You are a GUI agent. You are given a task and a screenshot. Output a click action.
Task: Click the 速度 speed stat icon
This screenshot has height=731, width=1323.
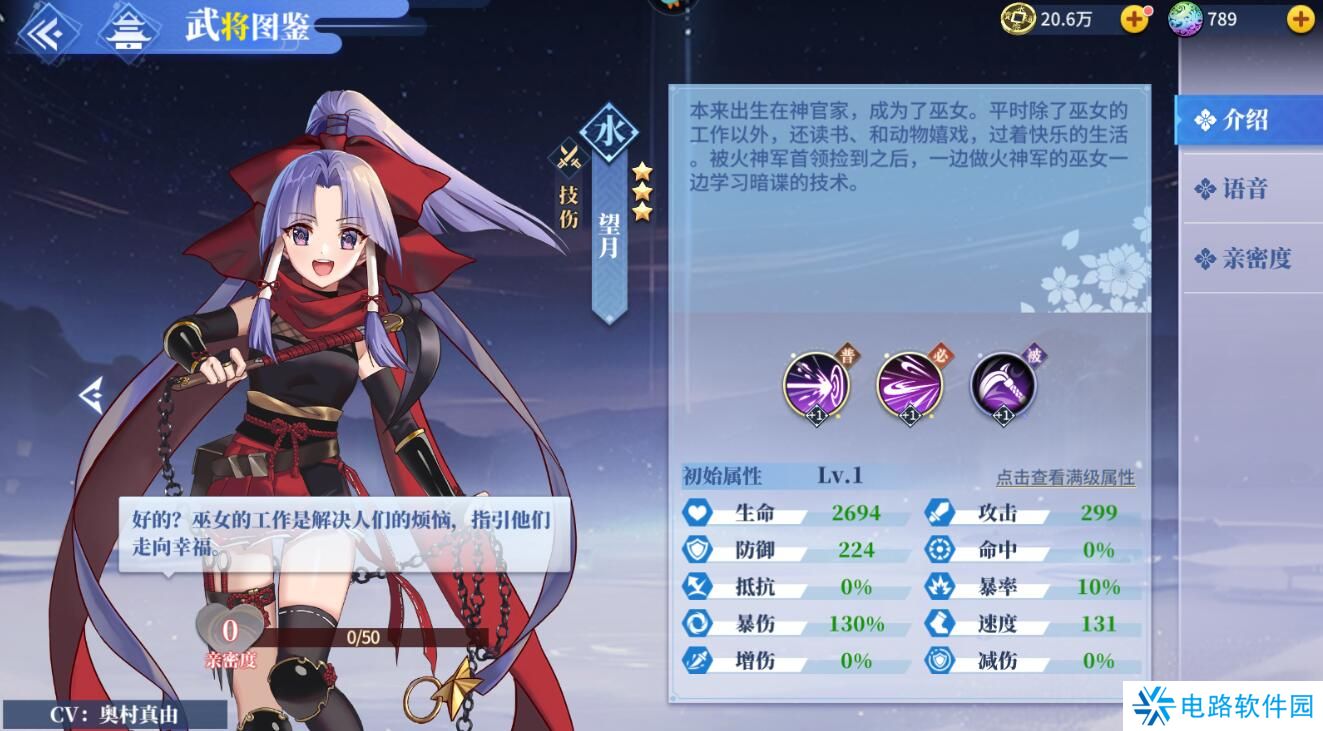coord(940,625)
